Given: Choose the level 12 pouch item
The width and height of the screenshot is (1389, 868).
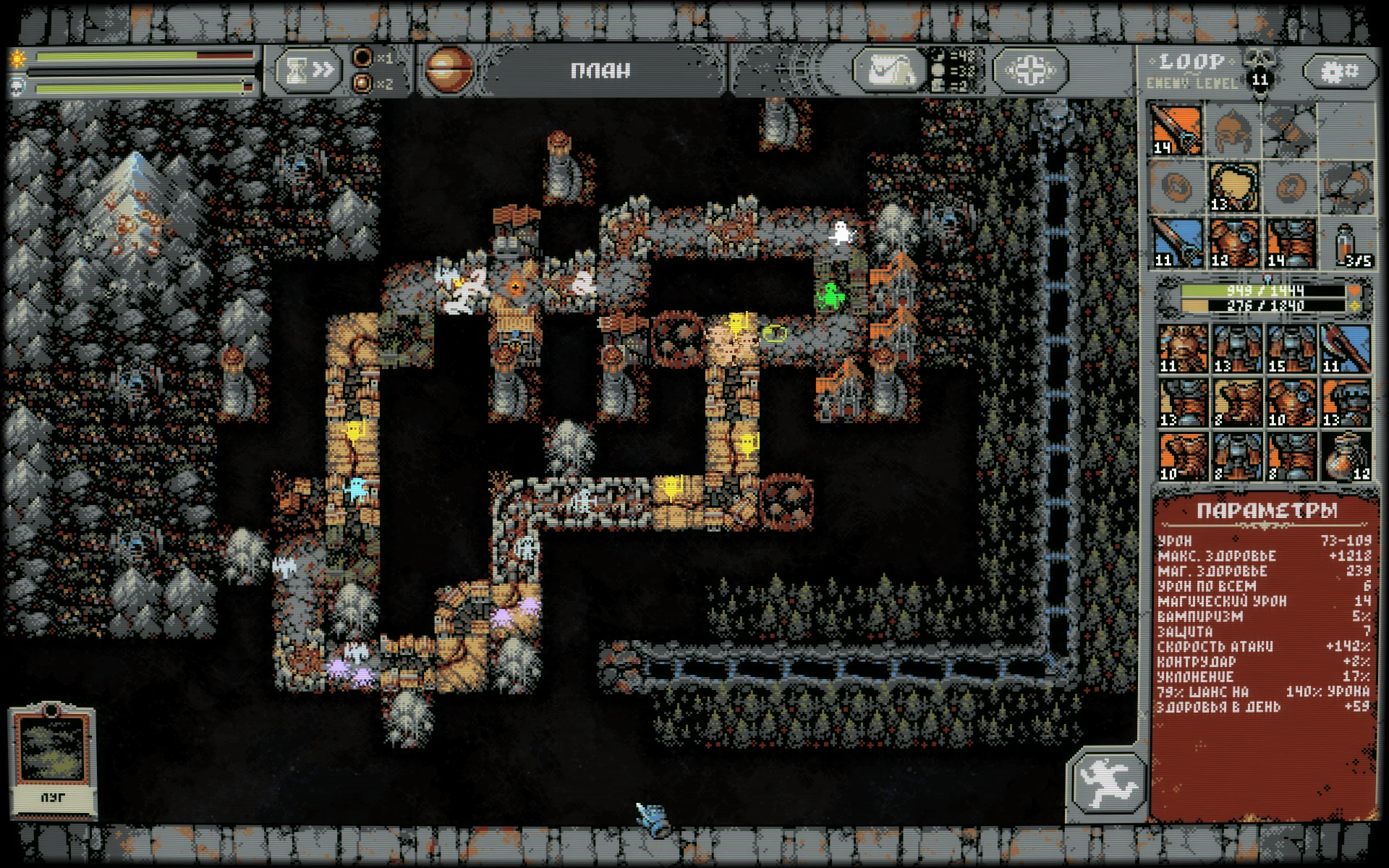Looking at the screenshot, I should click(1346, 456).
